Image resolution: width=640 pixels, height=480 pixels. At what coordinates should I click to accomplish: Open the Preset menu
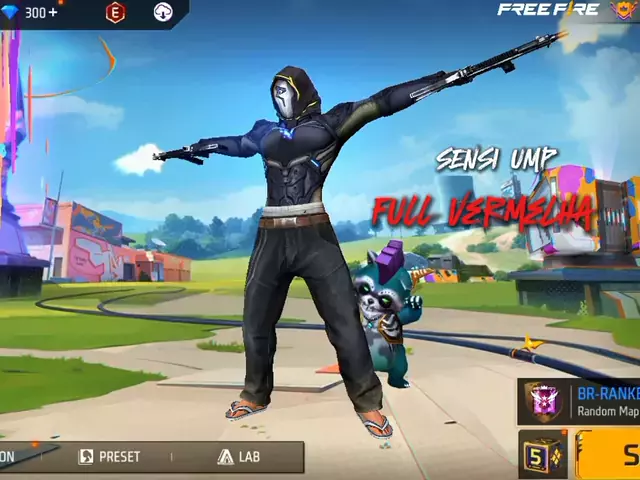[x=110, y=457]
